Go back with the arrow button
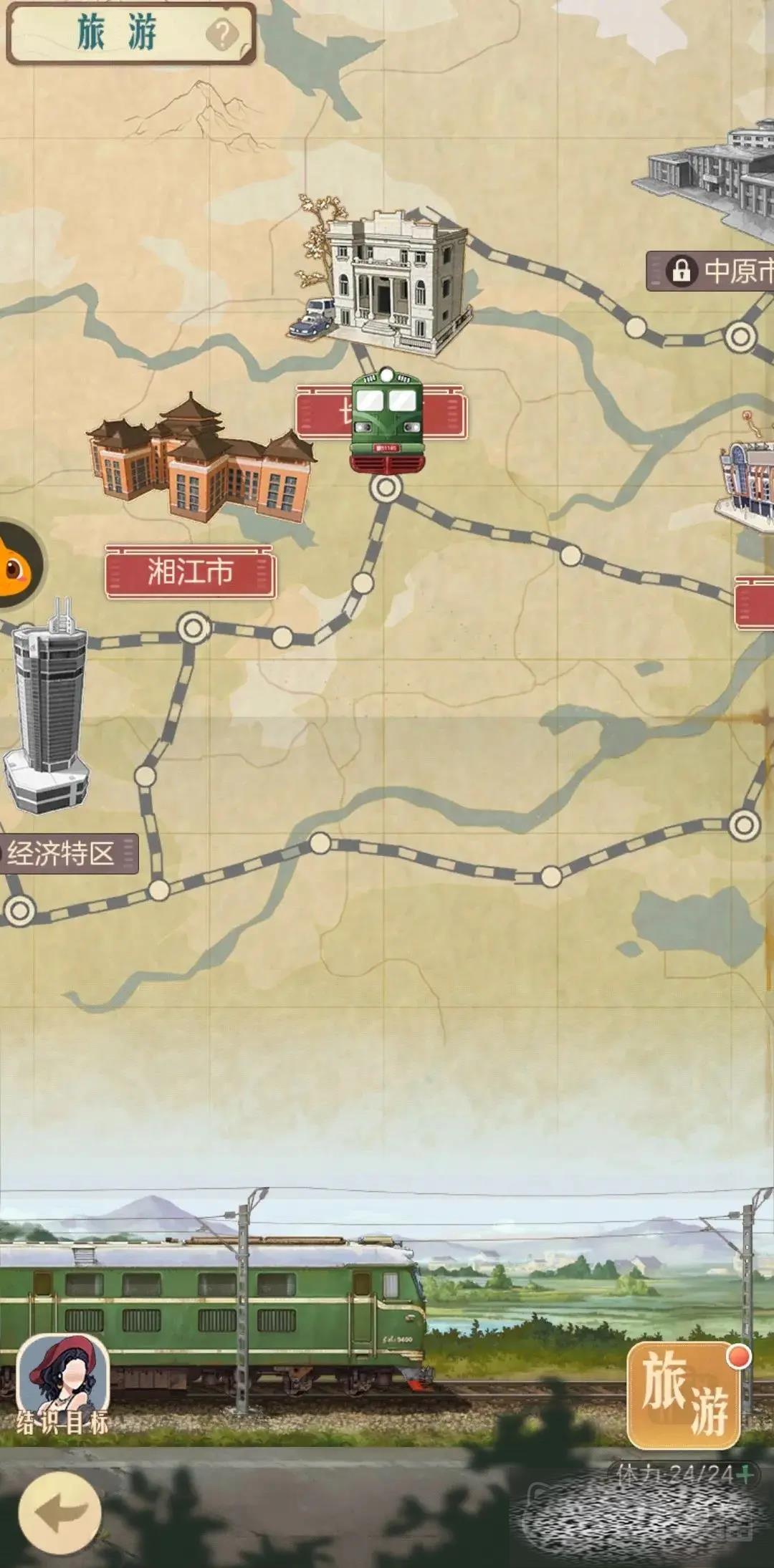This screenshot has height=1568, width=774. (59, 1512)
